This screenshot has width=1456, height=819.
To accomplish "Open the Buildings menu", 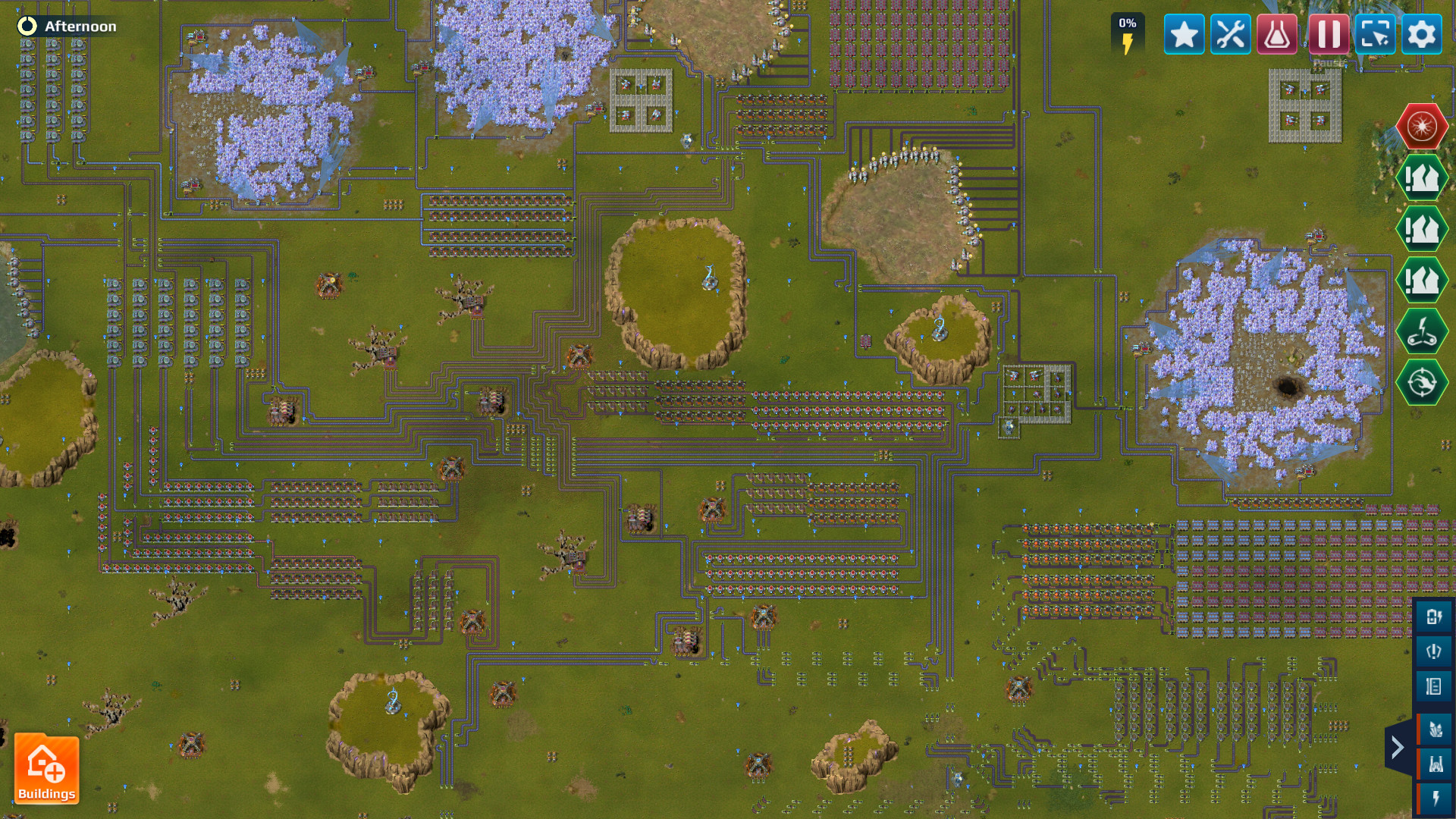I will tap(47, 768).
